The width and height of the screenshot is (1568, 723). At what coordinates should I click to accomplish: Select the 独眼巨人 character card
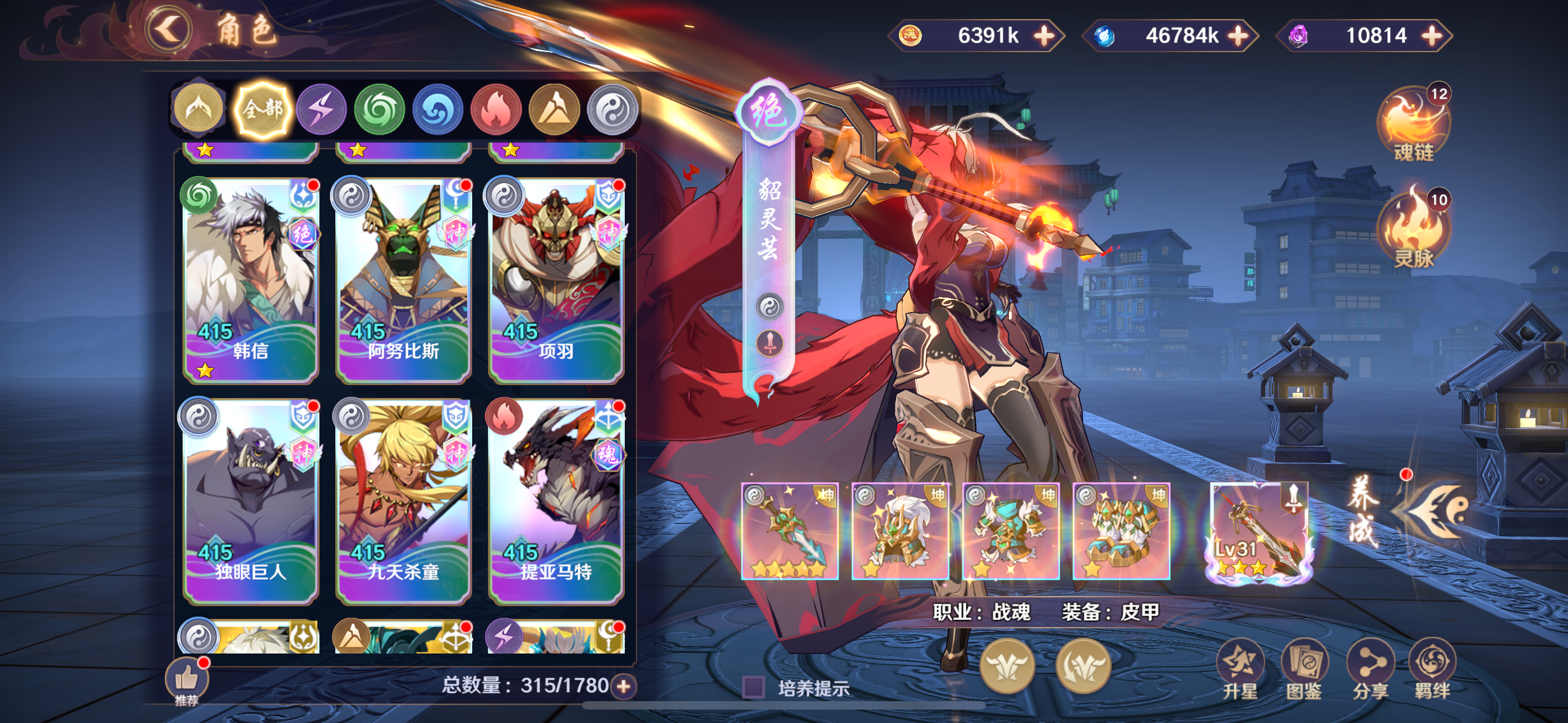[250, 501]
